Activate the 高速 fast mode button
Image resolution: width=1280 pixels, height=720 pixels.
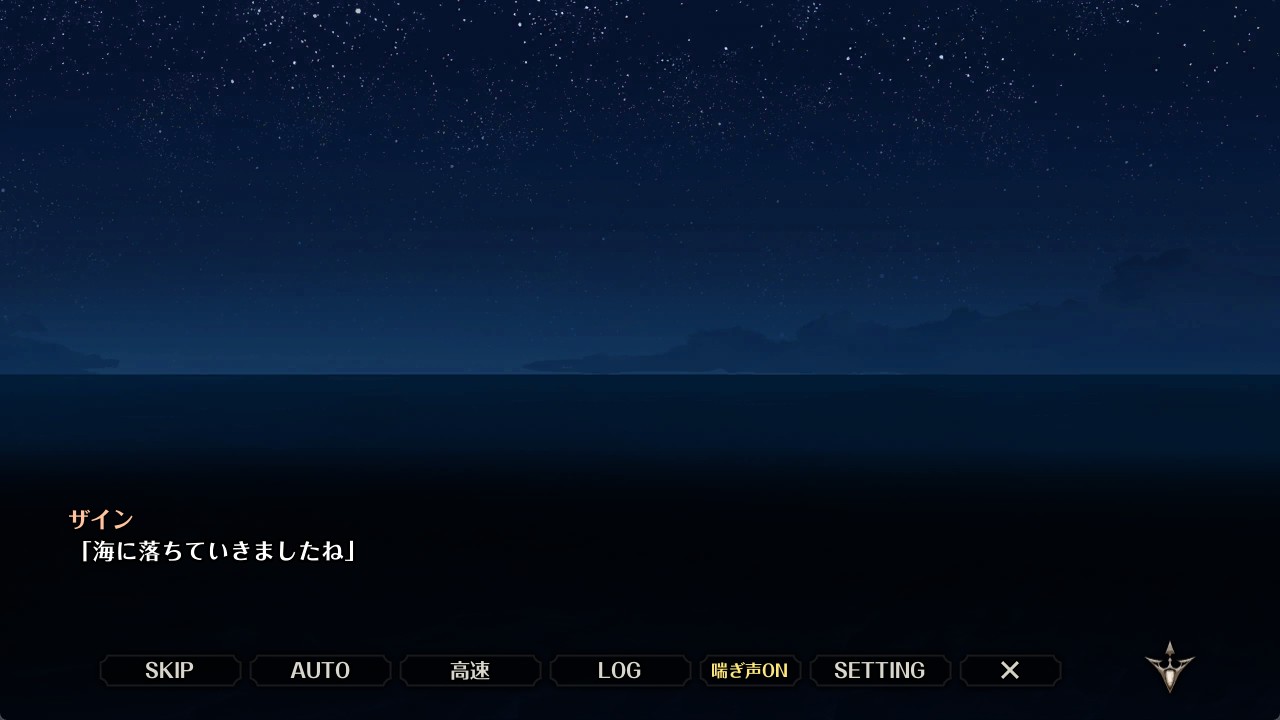(x=470, y=670)
